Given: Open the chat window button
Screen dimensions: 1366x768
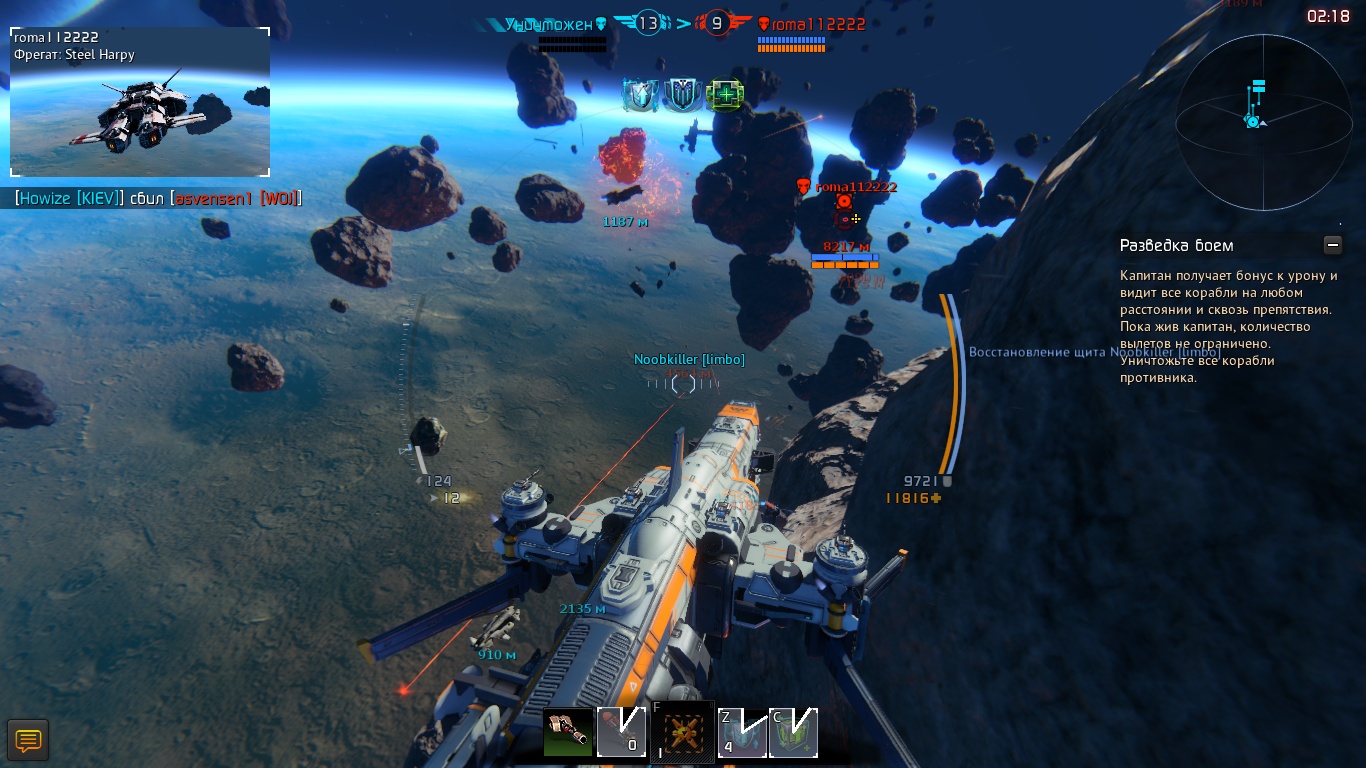Looking at the screenshot, I should coord(28,741).
